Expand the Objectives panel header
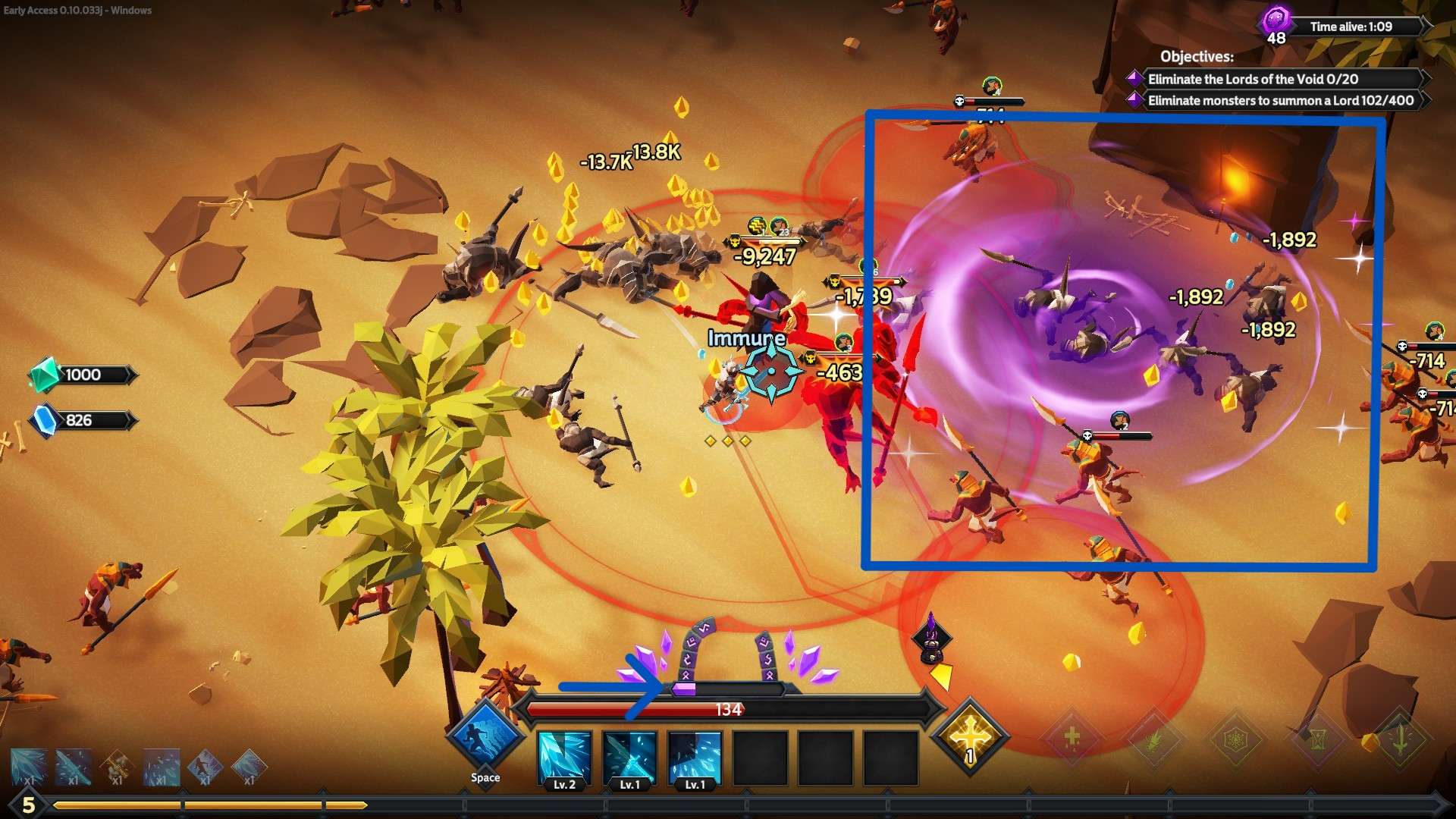1456x819 pixels. 1197,56
